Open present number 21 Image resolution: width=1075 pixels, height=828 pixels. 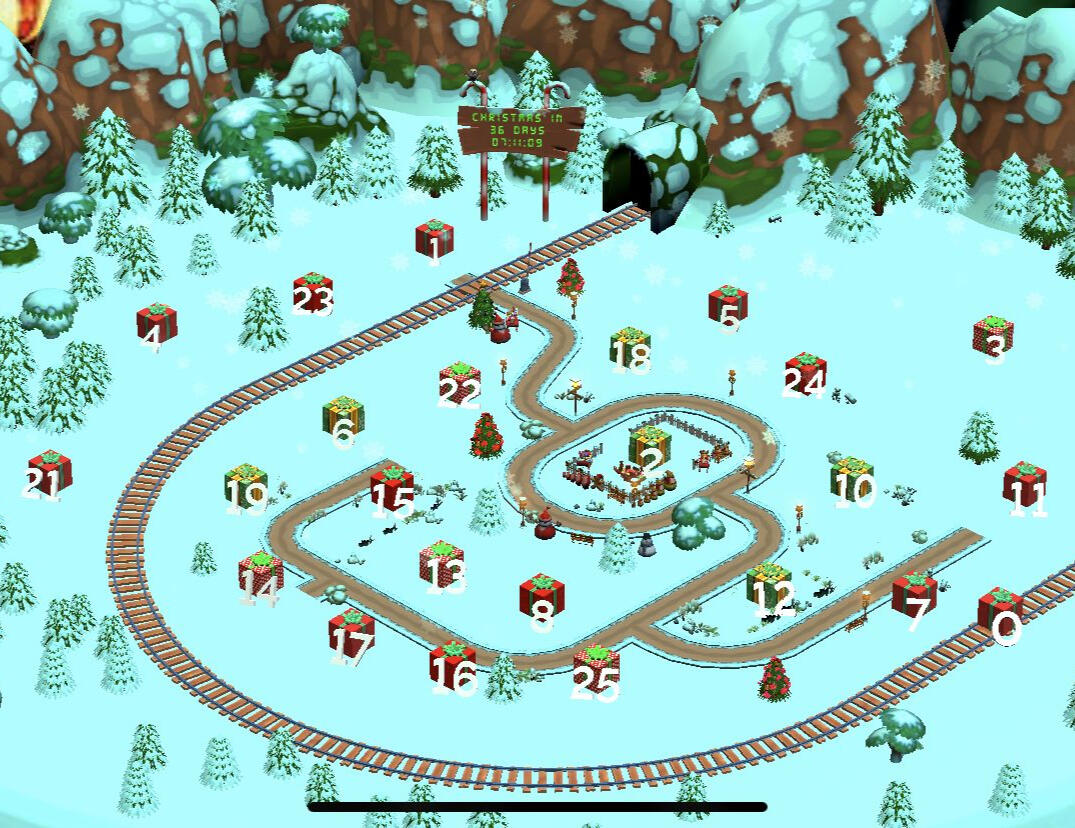point(49,472)
